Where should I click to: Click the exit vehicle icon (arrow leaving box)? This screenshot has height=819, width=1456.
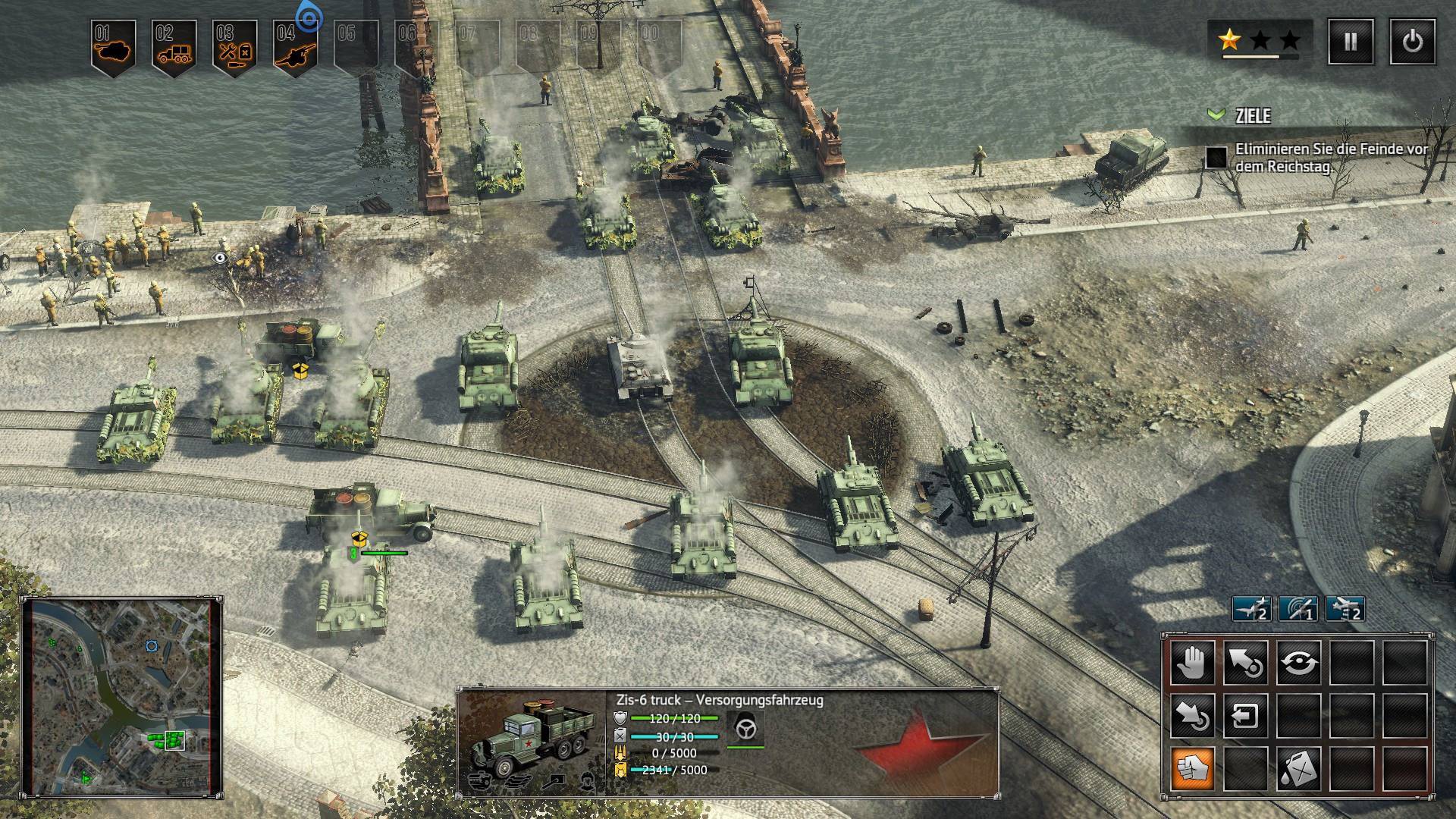[1246, 715]
